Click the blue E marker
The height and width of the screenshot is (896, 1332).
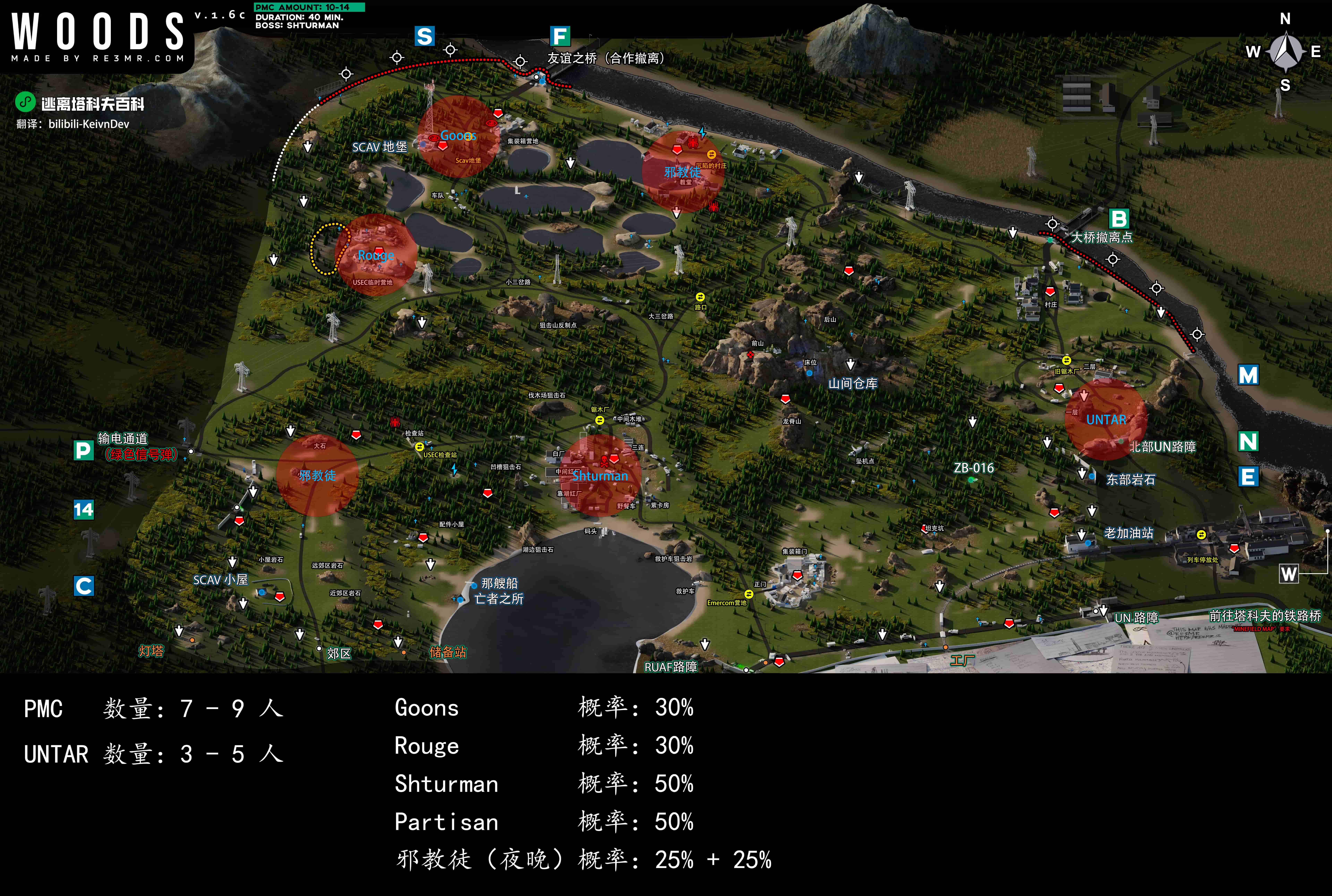click(1248, 477)
